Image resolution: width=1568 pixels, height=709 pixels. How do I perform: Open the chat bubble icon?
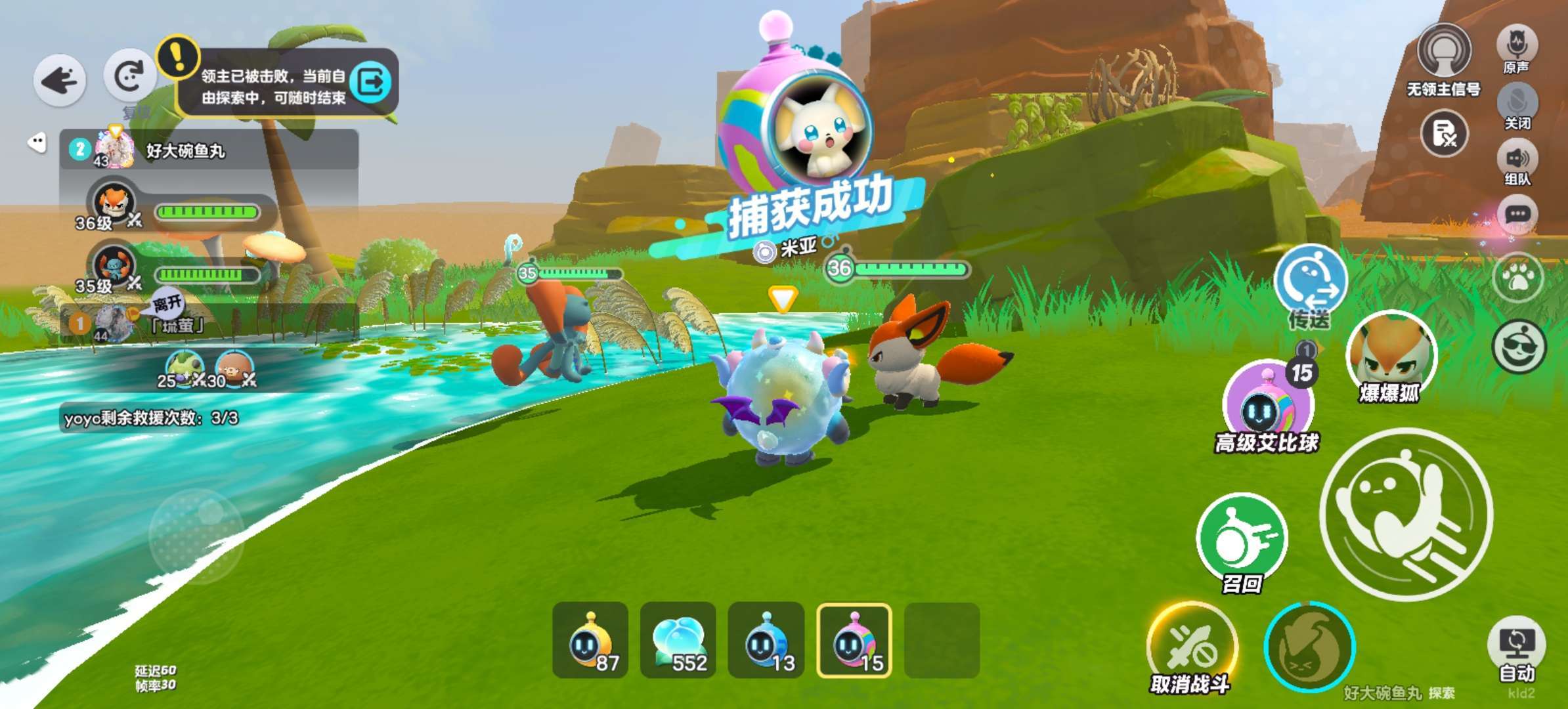[x=1517, y=215]
